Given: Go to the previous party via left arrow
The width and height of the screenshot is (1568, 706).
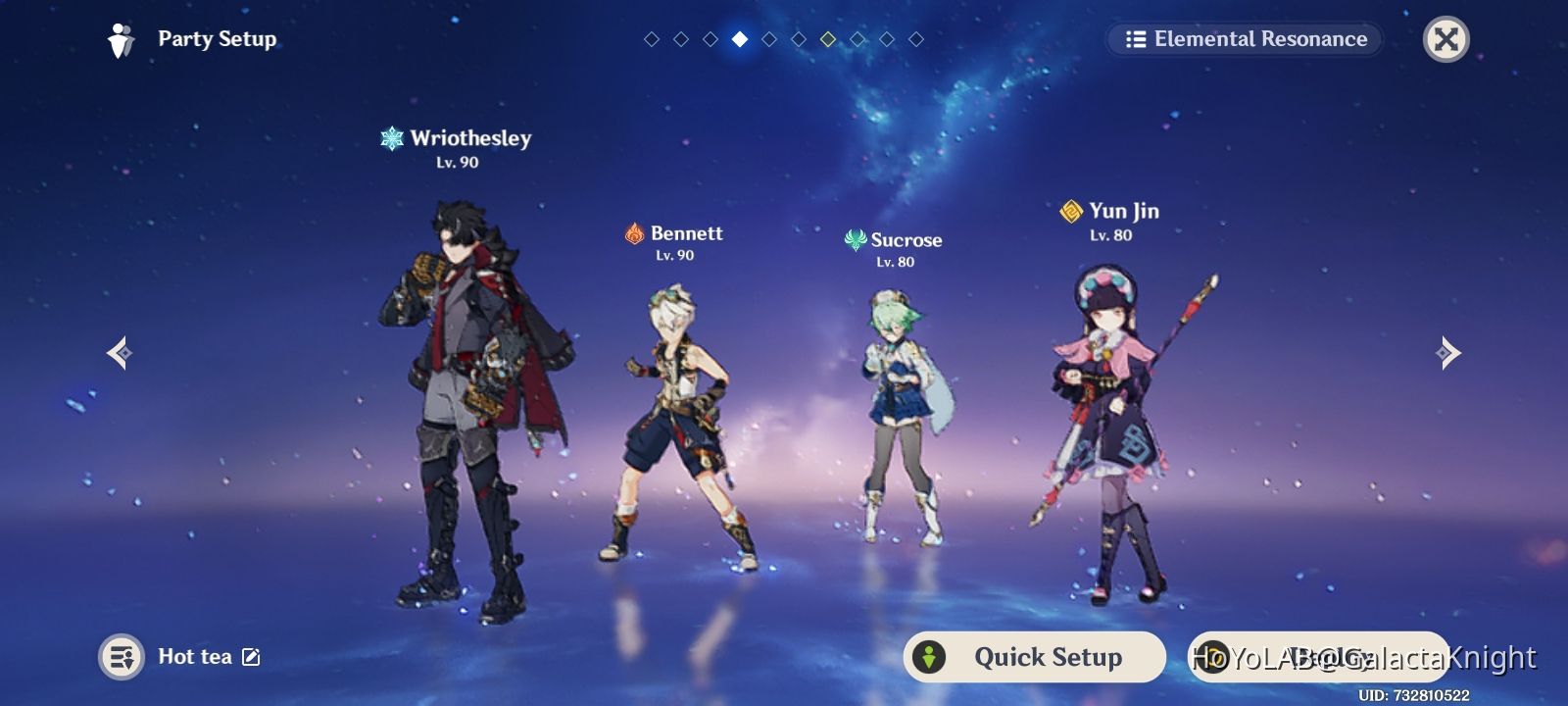Looking at the screenshot, I should point(120,353).
